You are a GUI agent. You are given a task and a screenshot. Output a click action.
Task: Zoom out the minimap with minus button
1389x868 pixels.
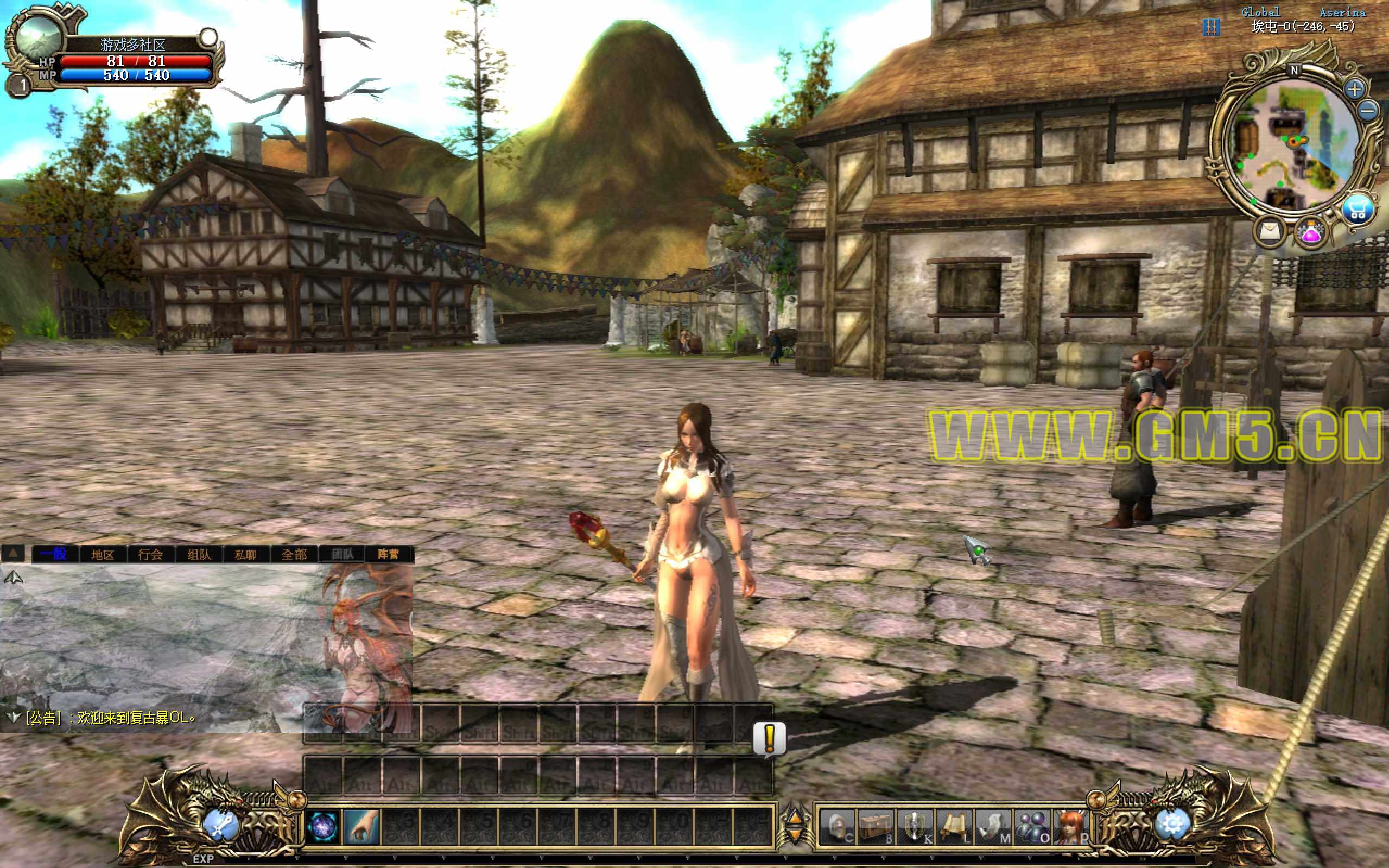[x=1369, y=110]
